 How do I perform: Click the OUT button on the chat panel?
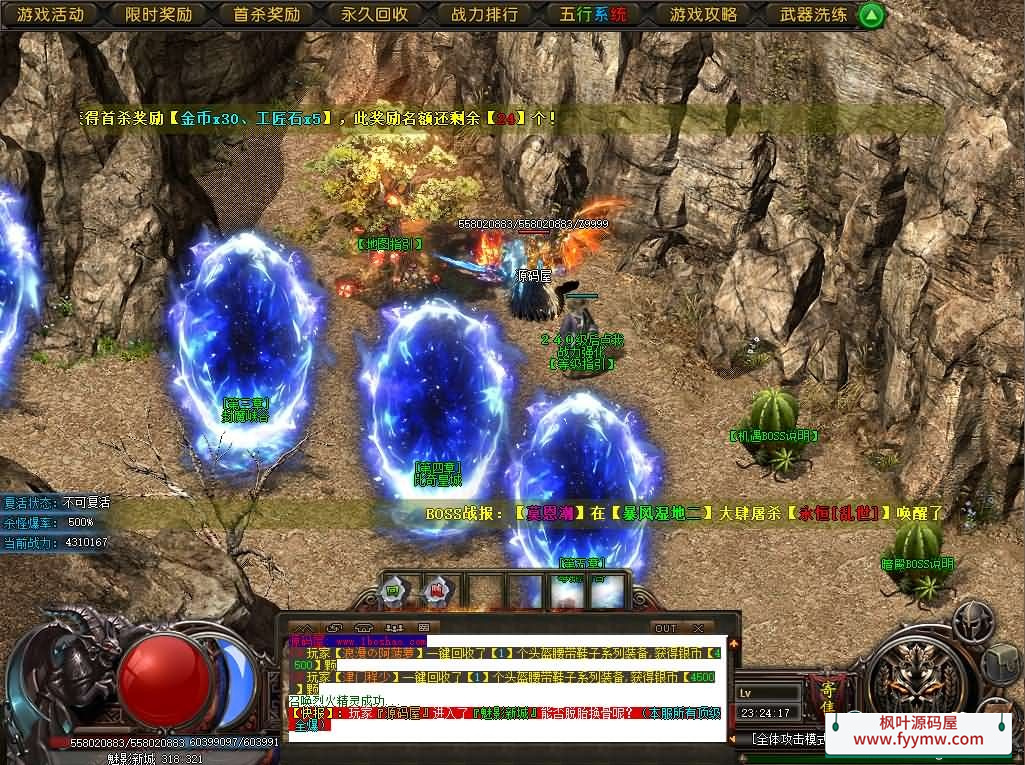click(665, 628)
